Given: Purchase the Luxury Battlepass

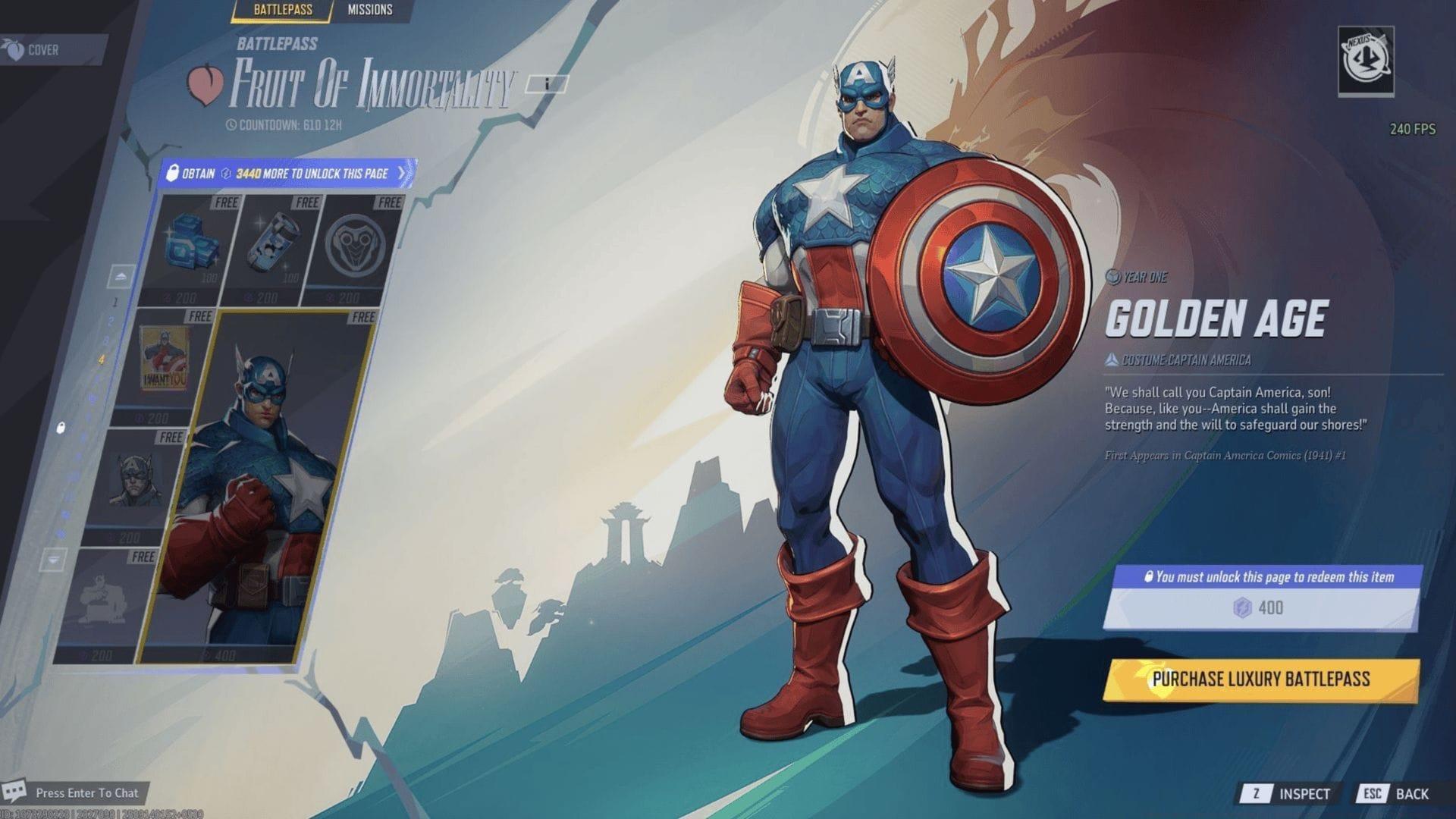Looking at the screenshot, I should (x=1260, y=679).
